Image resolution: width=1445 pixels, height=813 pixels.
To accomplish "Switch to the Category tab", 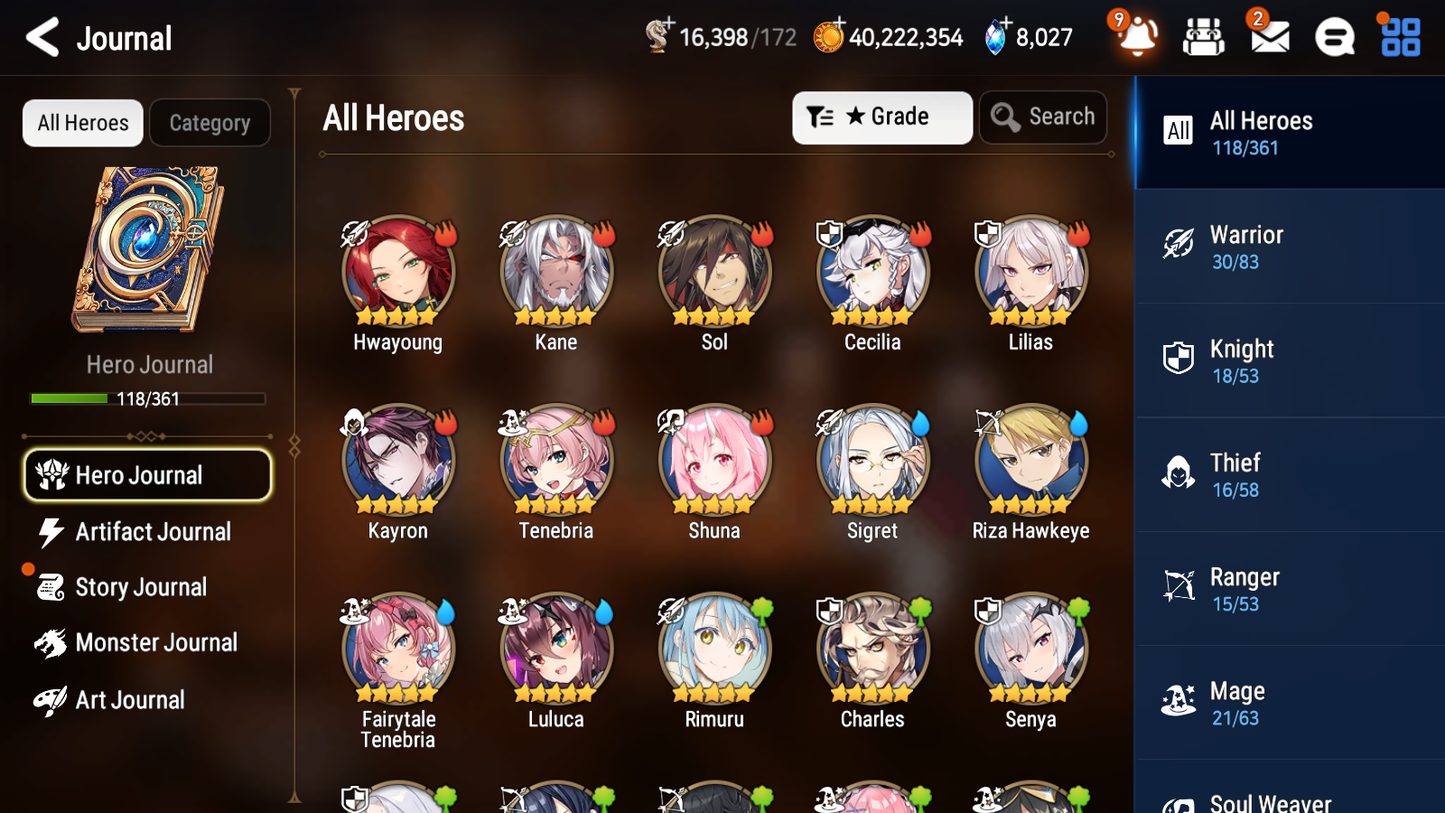I will [210, 122].
